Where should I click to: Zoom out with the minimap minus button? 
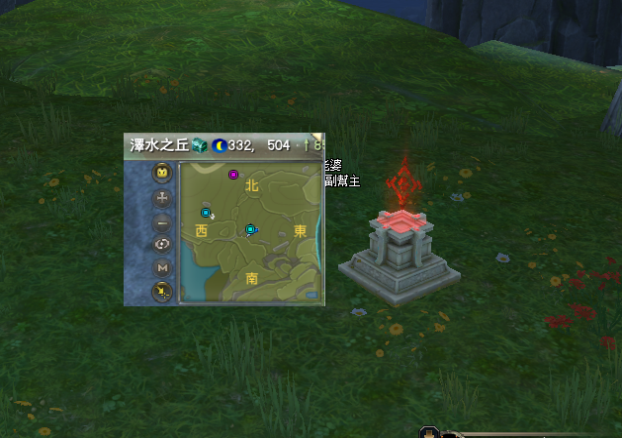(162, 221)
